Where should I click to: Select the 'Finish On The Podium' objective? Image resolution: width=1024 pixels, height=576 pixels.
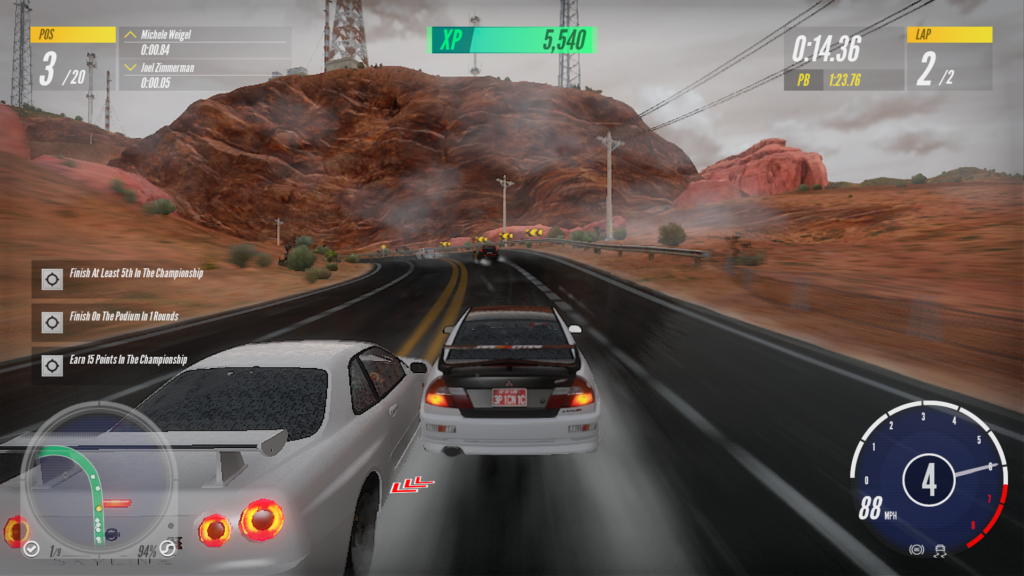(x=124, y=318)
